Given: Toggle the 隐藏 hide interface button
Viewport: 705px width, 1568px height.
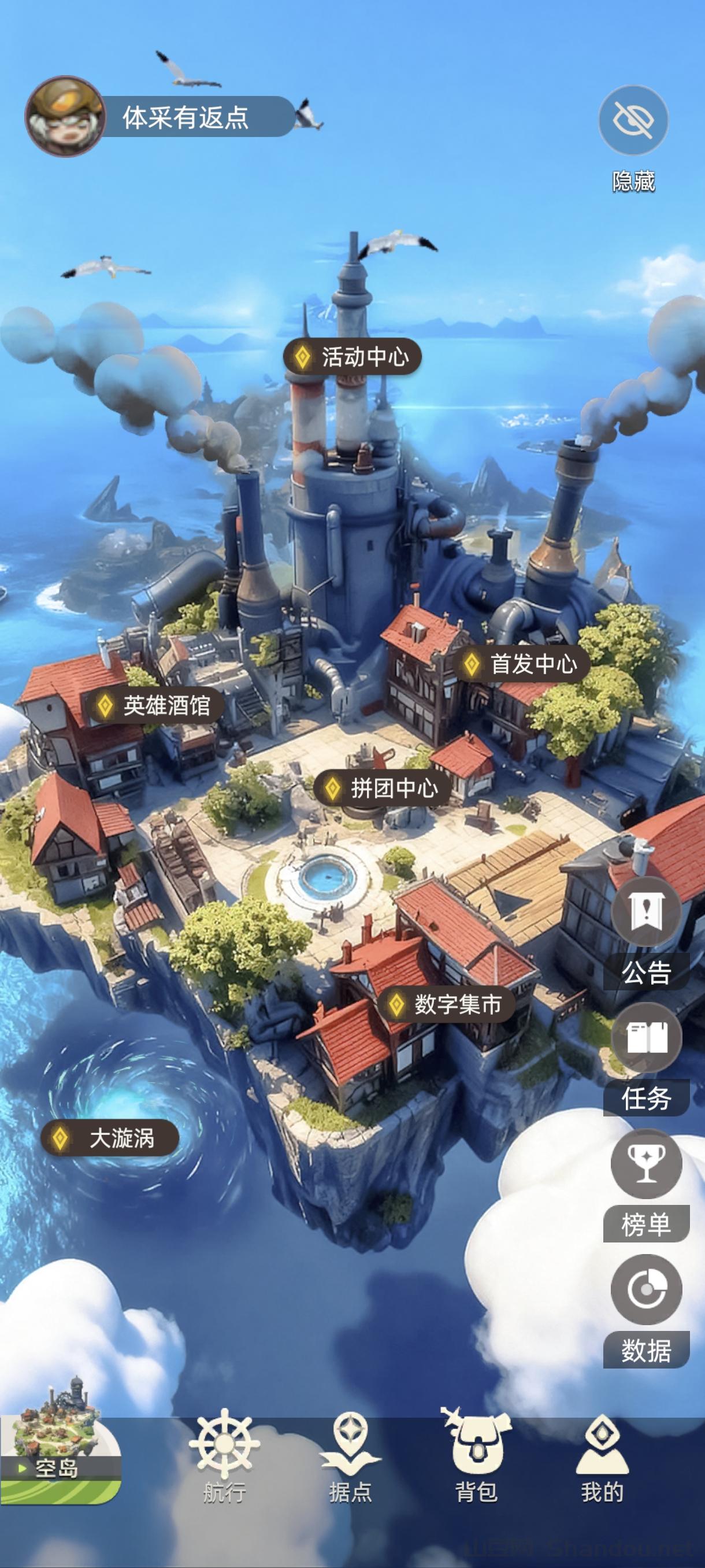Looking at the screenshot, I should pos(633,120).
